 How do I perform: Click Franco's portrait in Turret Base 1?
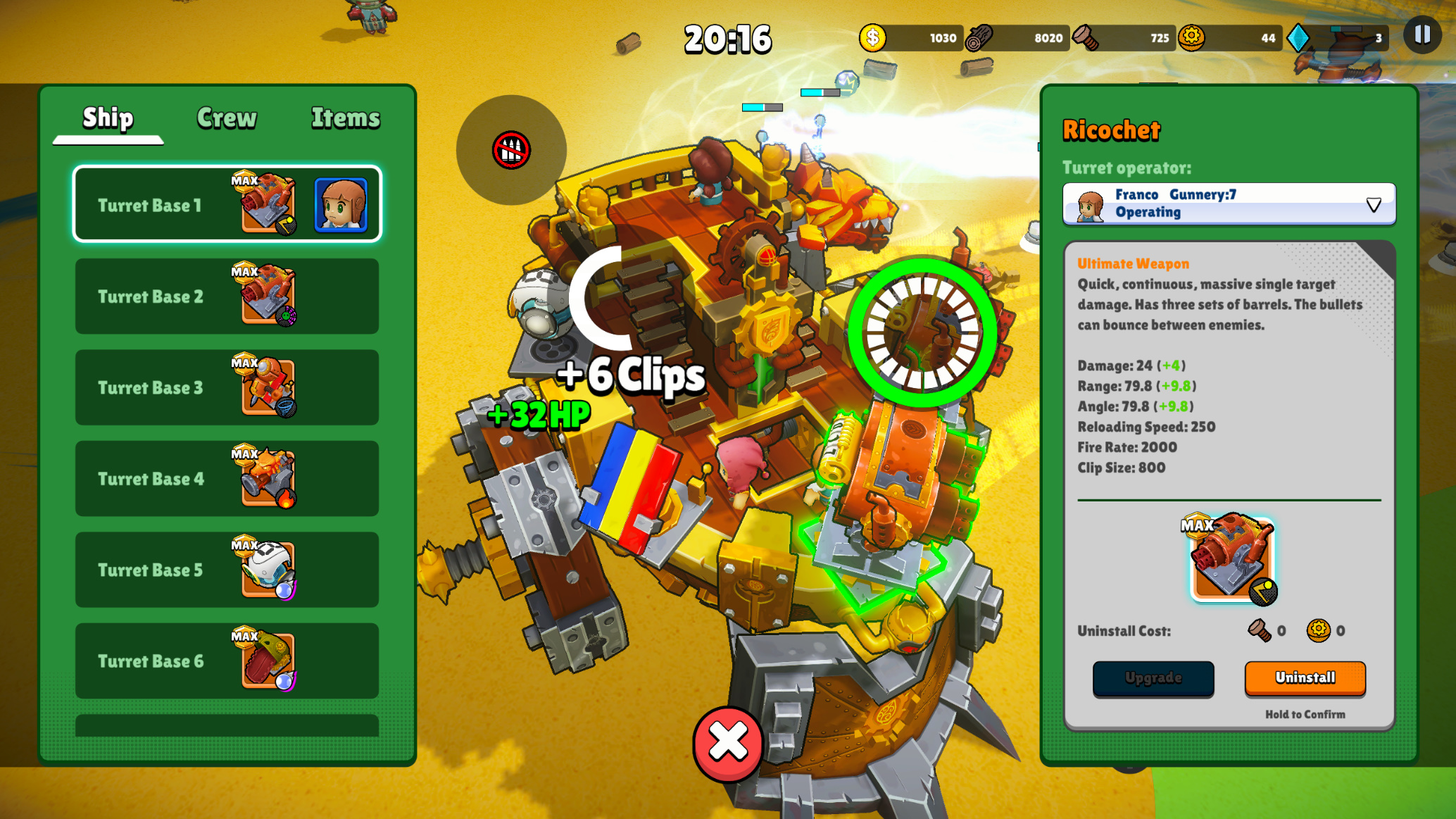click(x=342, y=205)
